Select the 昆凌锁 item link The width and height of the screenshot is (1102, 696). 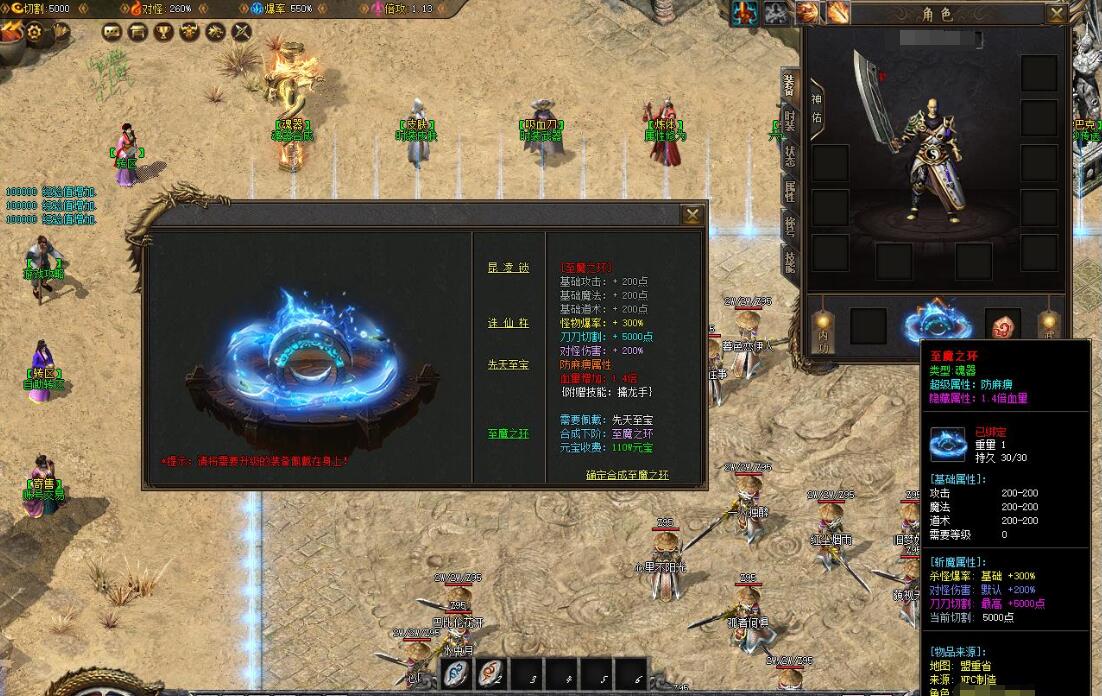(508, 268)
